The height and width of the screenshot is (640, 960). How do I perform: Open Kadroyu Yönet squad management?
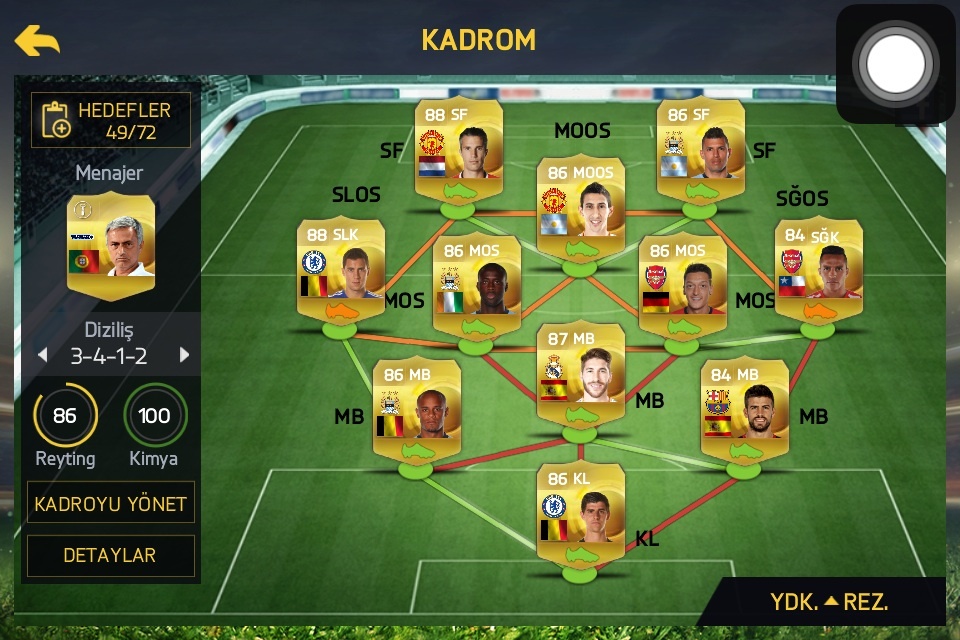pyautogui.click(x=111, y=503)
